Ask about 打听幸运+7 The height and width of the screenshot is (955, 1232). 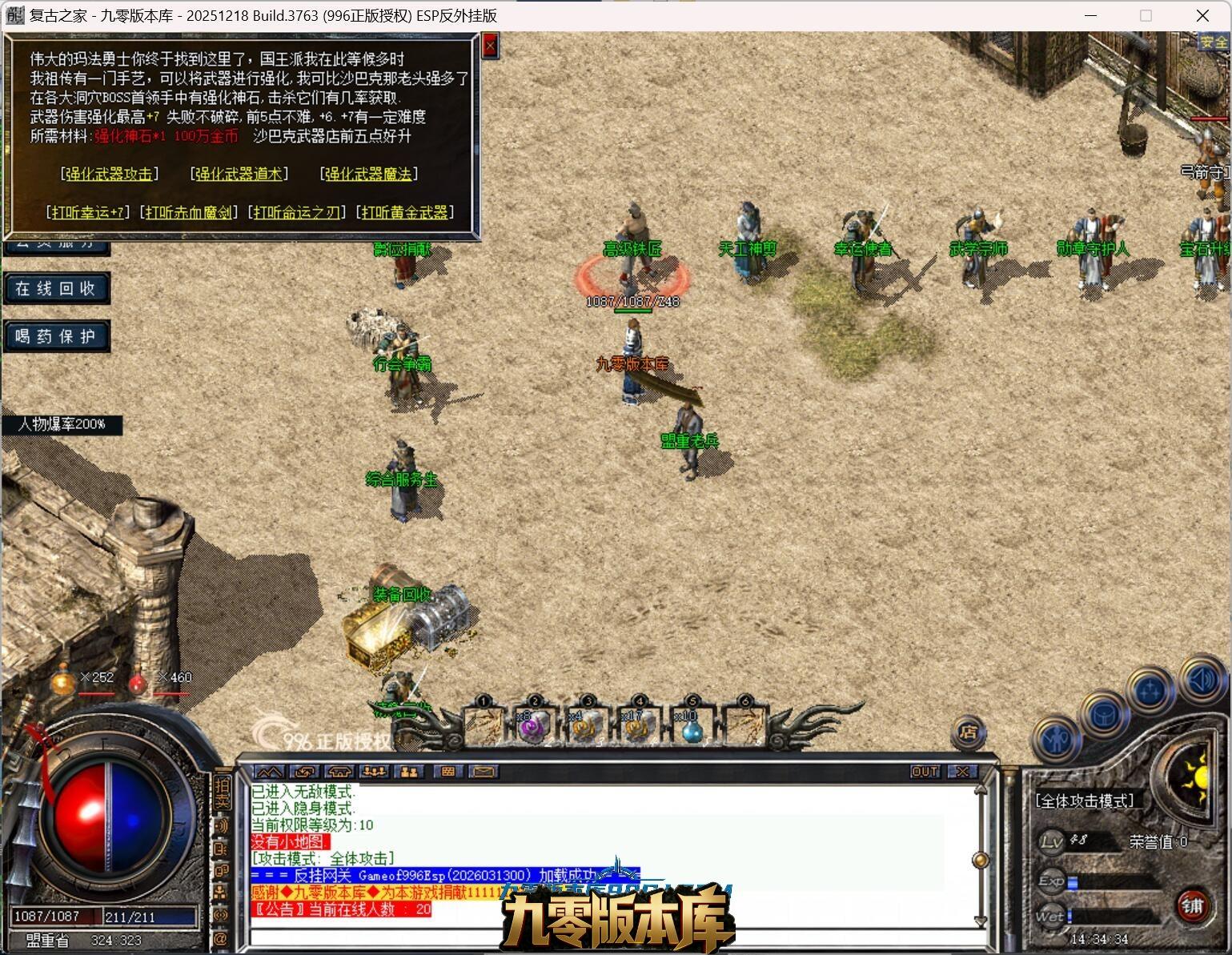coord(88,212)
